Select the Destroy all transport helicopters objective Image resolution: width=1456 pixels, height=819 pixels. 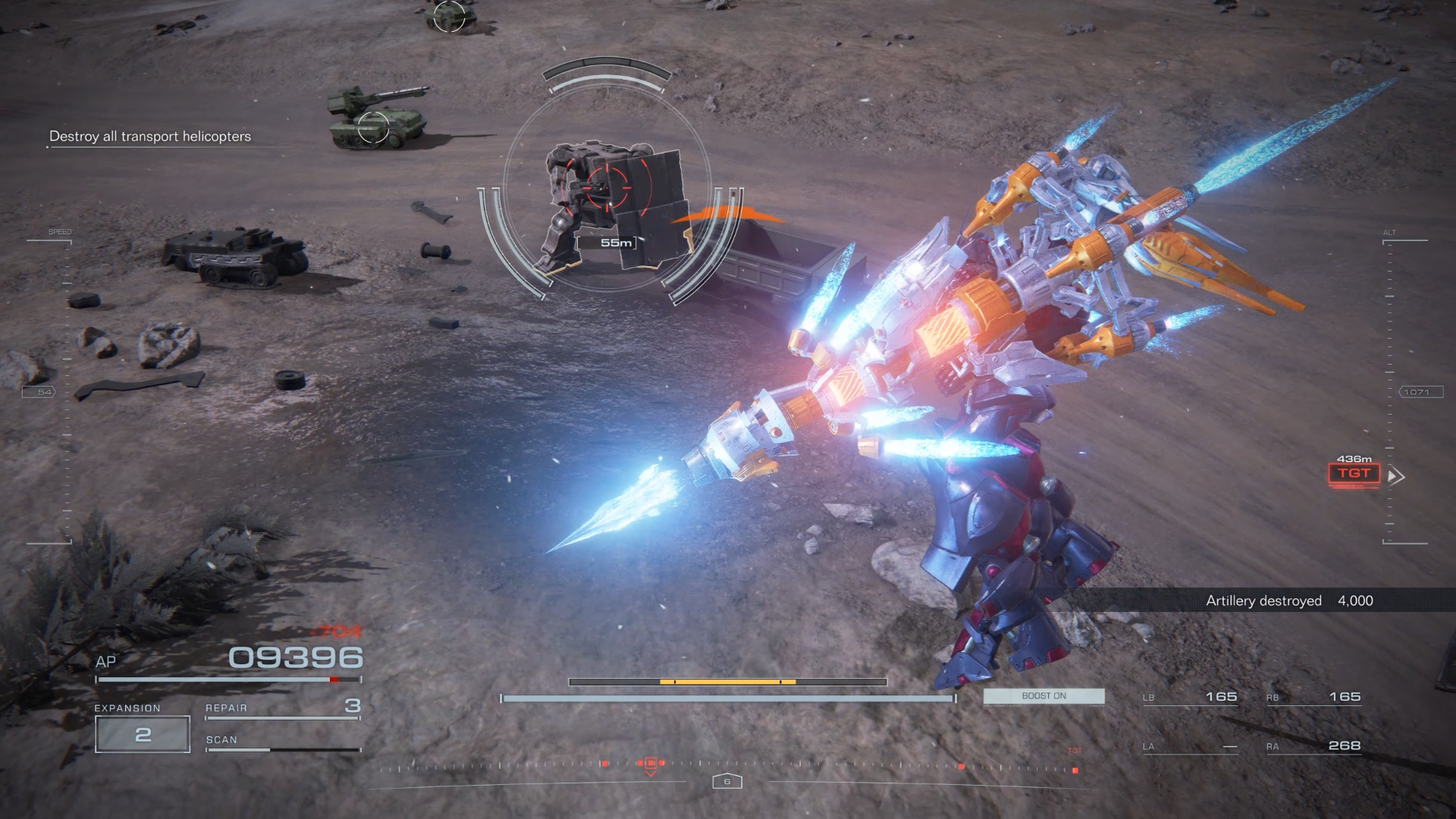click(x=150, y=136)
